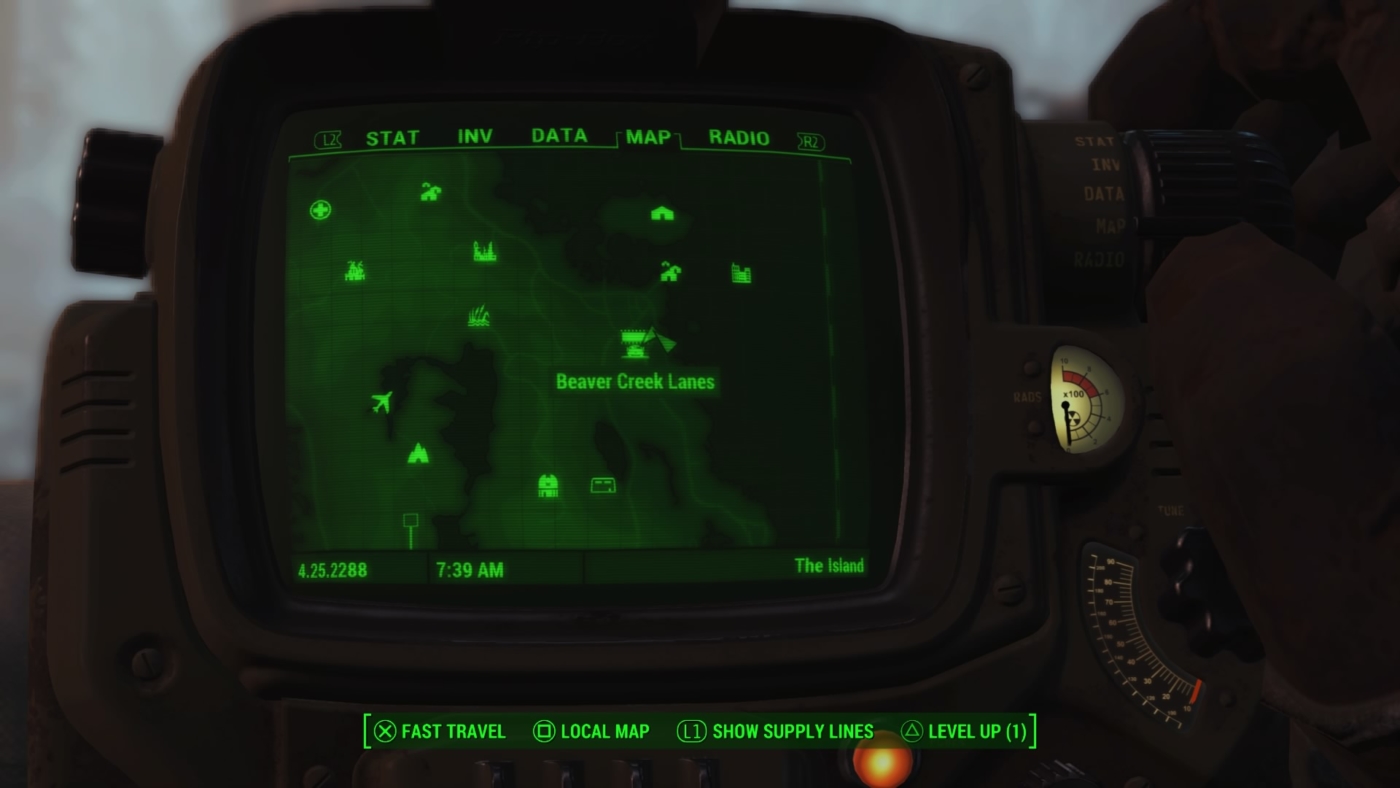Click the signpost marker at the bottom of the map

409,519
